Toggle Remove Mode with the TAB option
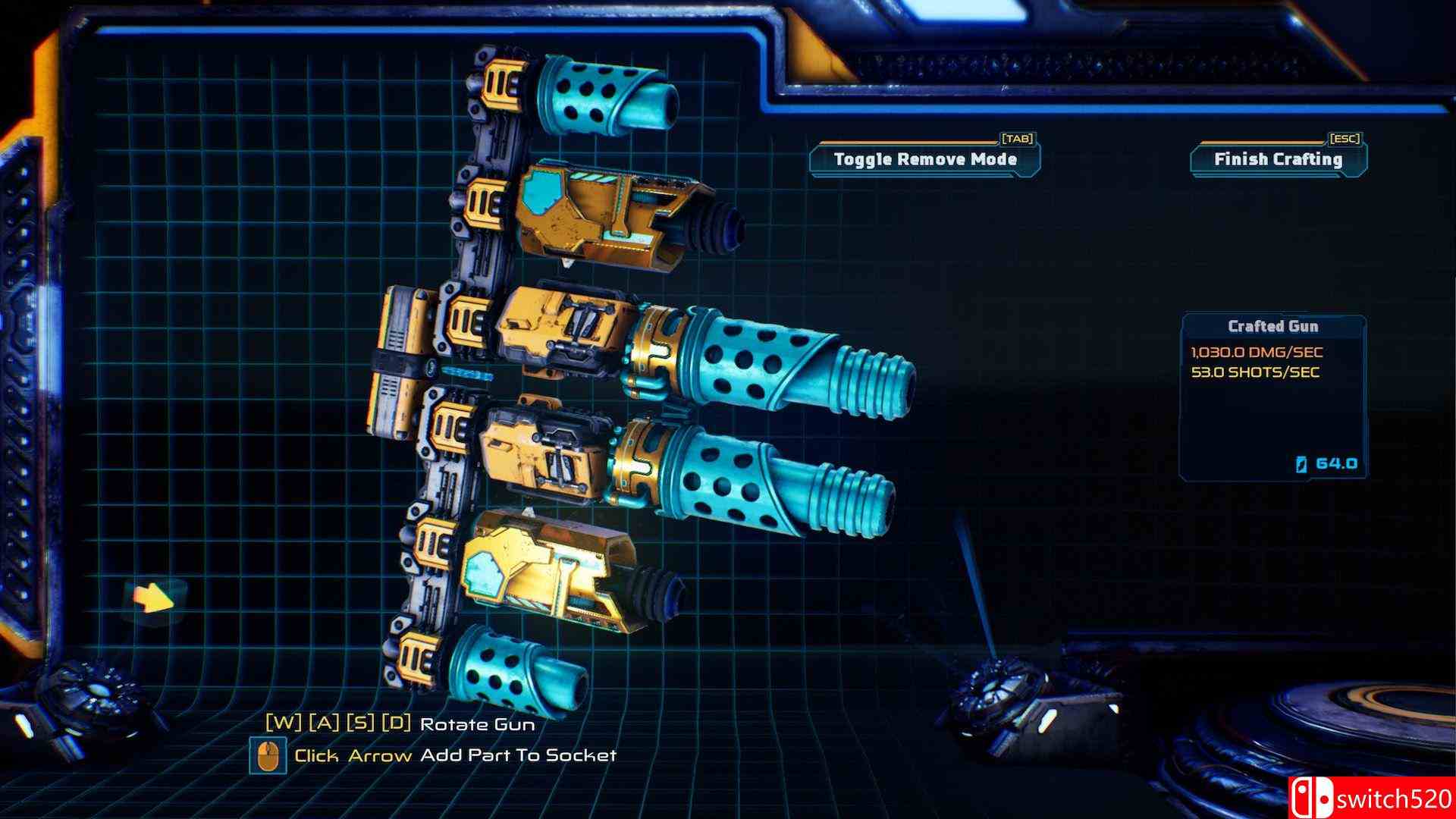This screenshot has height=819, width=1456. pyautogui.click(x=924, y=160)
